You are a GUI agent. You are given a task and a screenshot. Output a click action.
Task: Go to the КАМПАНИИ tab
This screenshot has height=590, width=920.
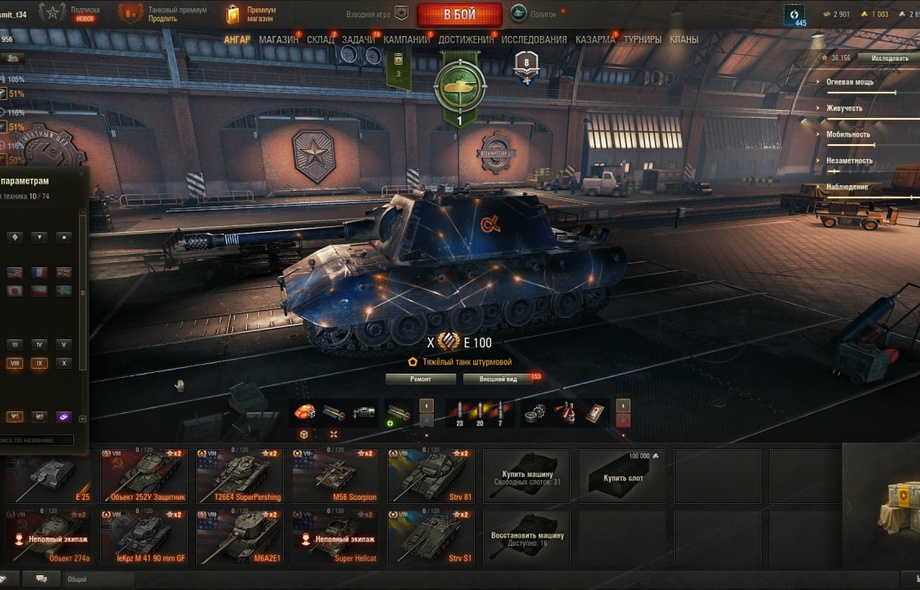(x=406, y=39)
